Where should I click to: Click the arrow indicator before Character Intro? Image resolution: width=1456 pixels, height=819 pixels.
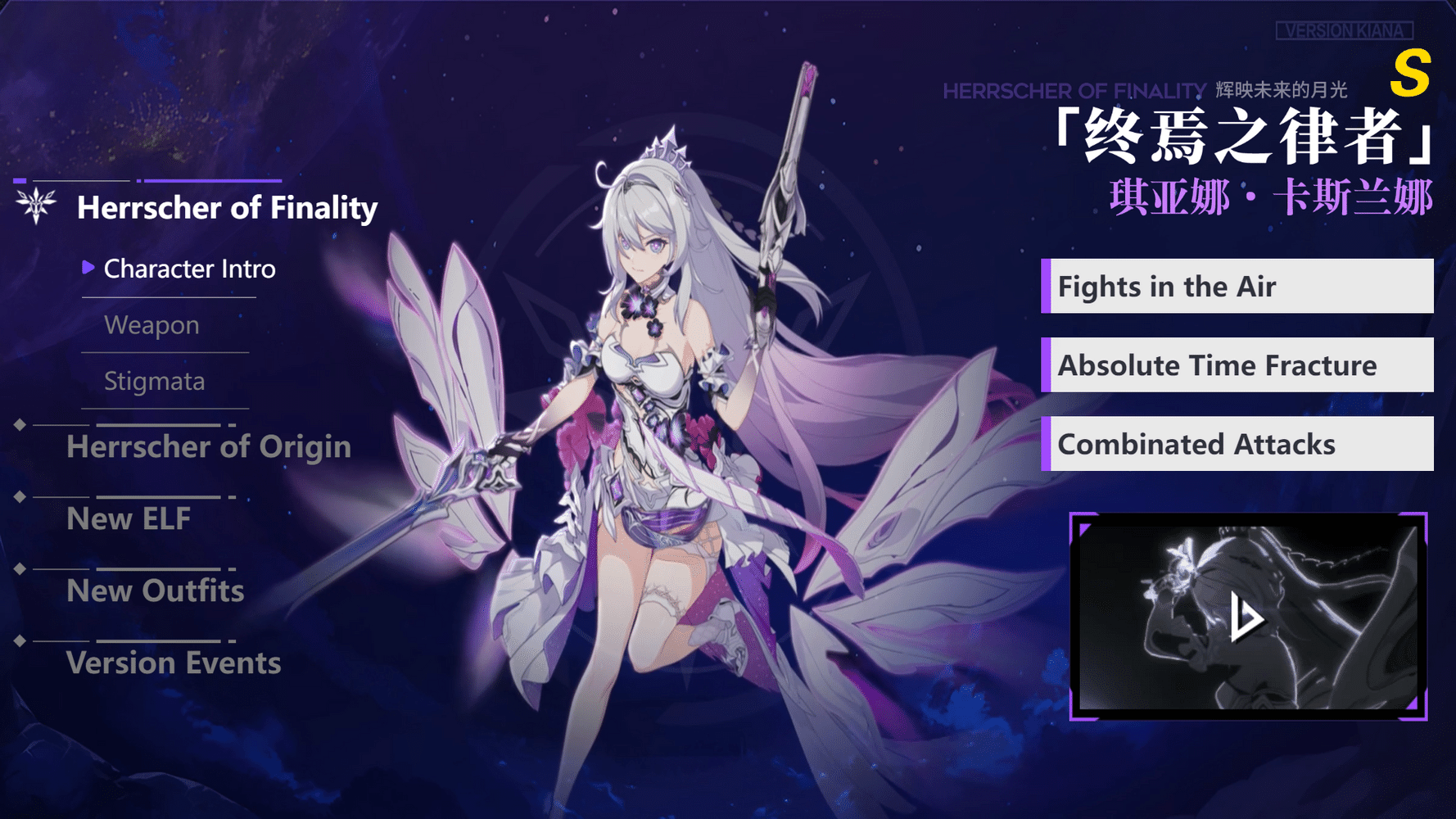tap(88, 268)
